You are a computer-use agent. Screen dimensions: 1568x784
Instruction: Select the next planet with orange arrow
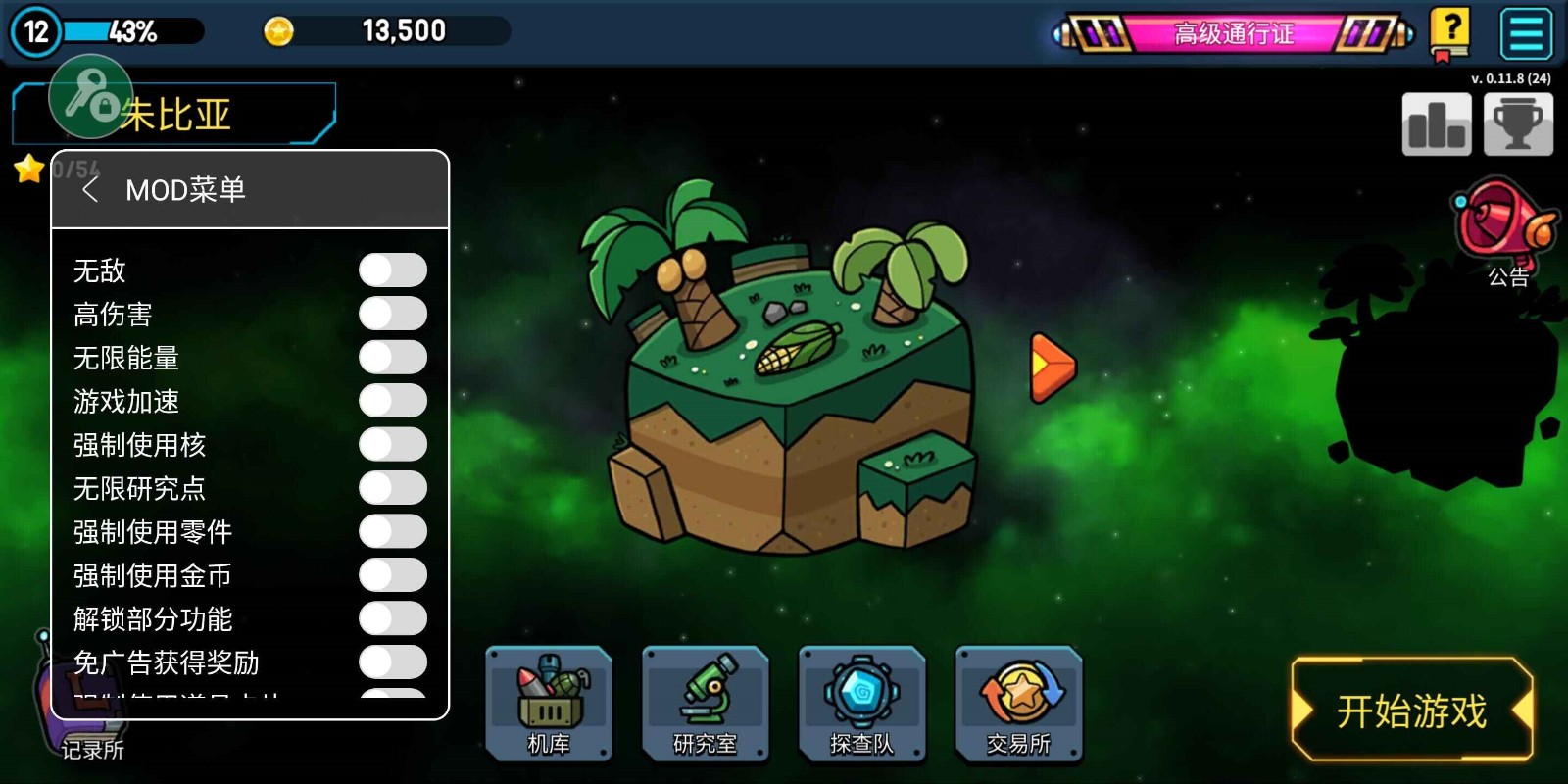tap(1052, 367)
